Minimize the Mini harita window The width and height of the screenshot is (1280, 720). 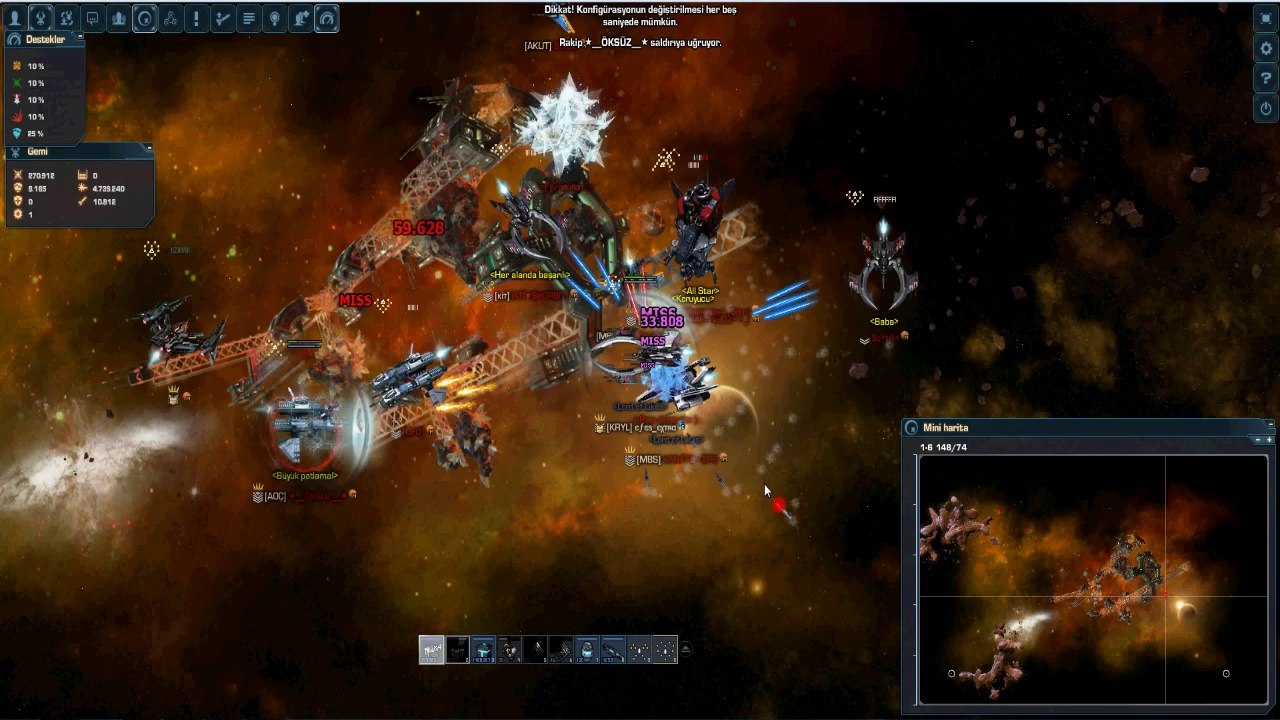tap(1269, 424)
